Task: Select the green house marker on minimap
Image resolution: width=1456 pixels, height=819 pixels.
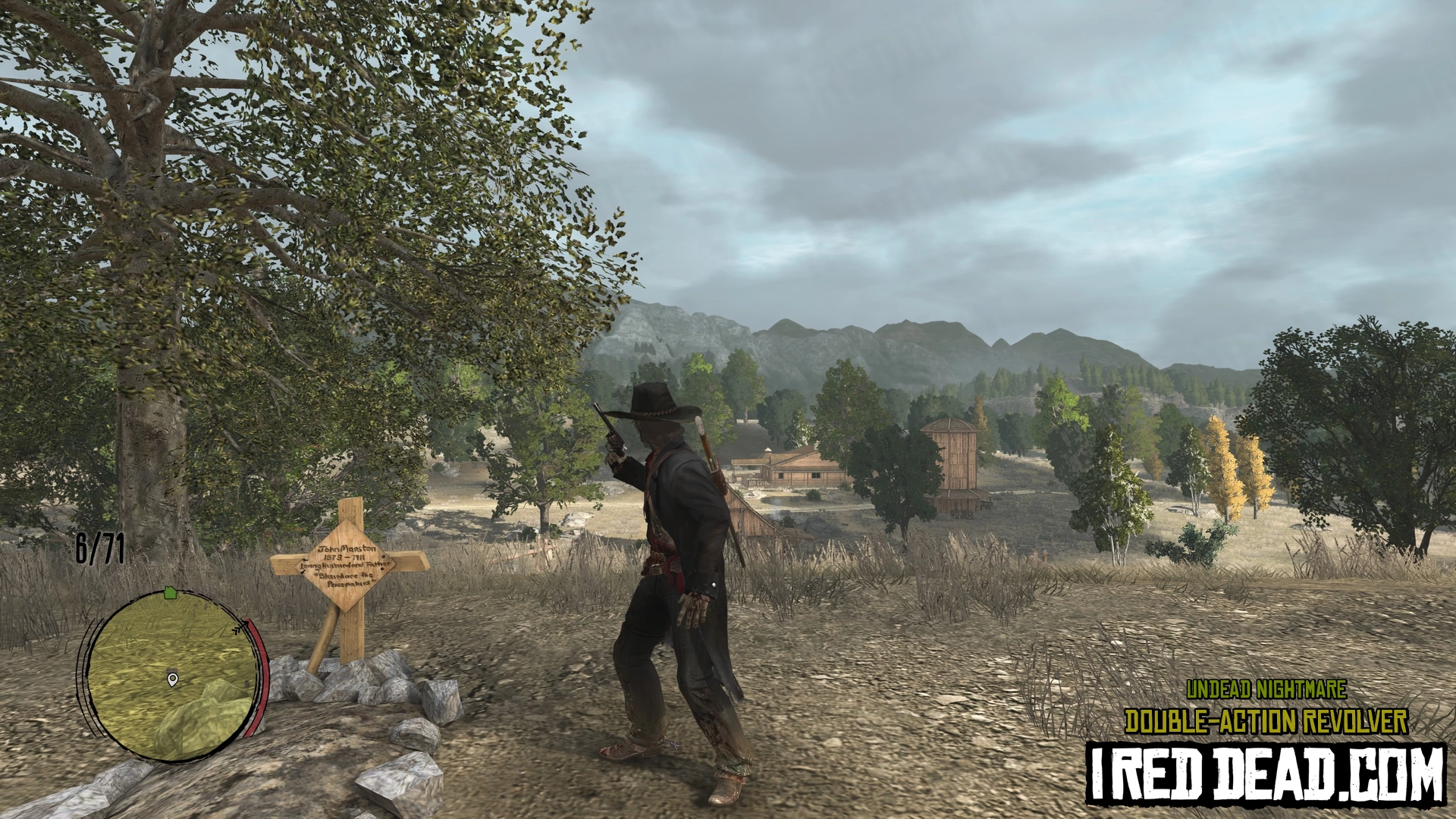Action: pyautogui.click(x=170, y=592)
